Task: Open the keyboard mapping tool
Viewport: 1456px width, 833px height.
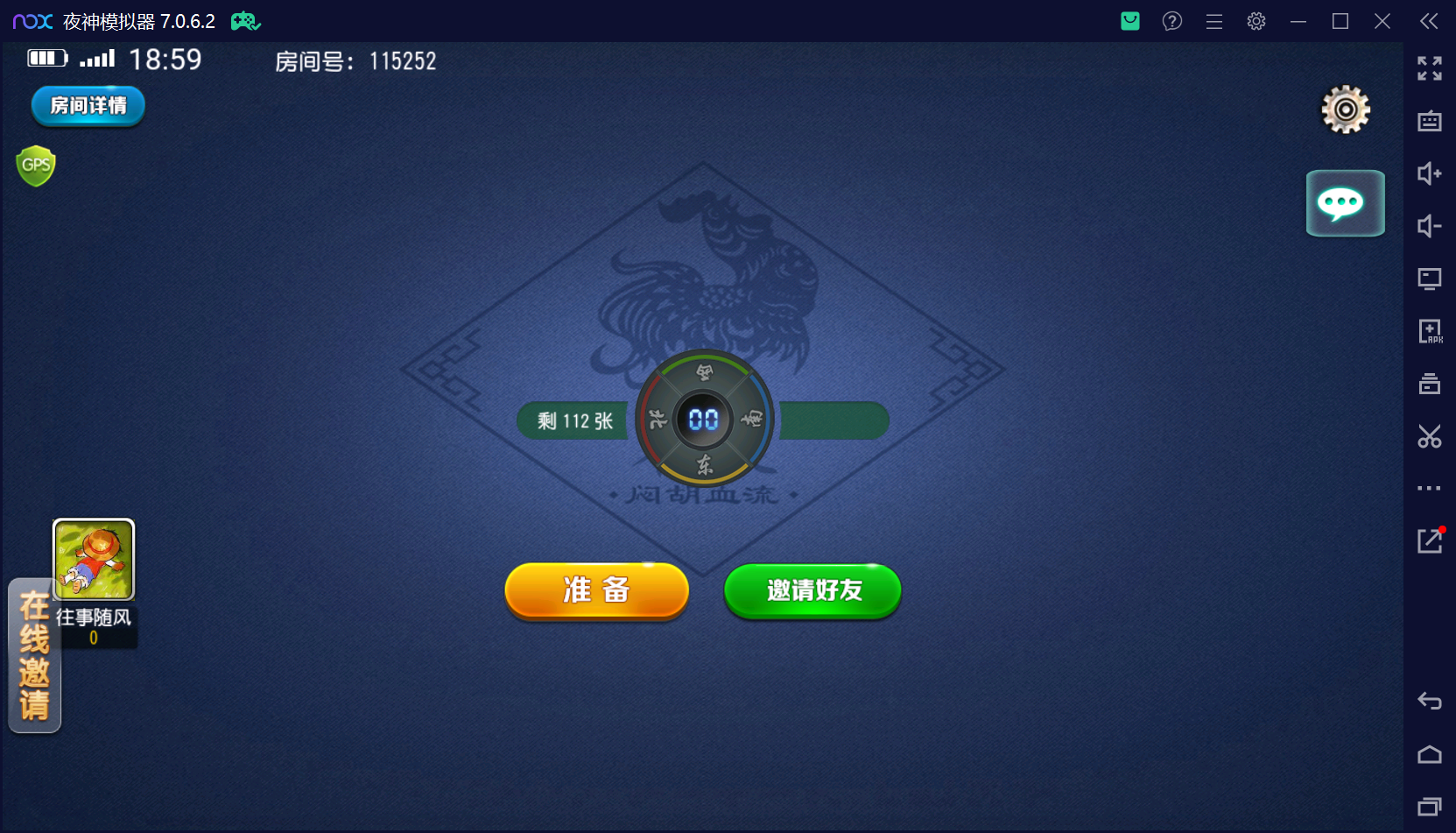Action: pyautogui.click(x=1429, y=122)
